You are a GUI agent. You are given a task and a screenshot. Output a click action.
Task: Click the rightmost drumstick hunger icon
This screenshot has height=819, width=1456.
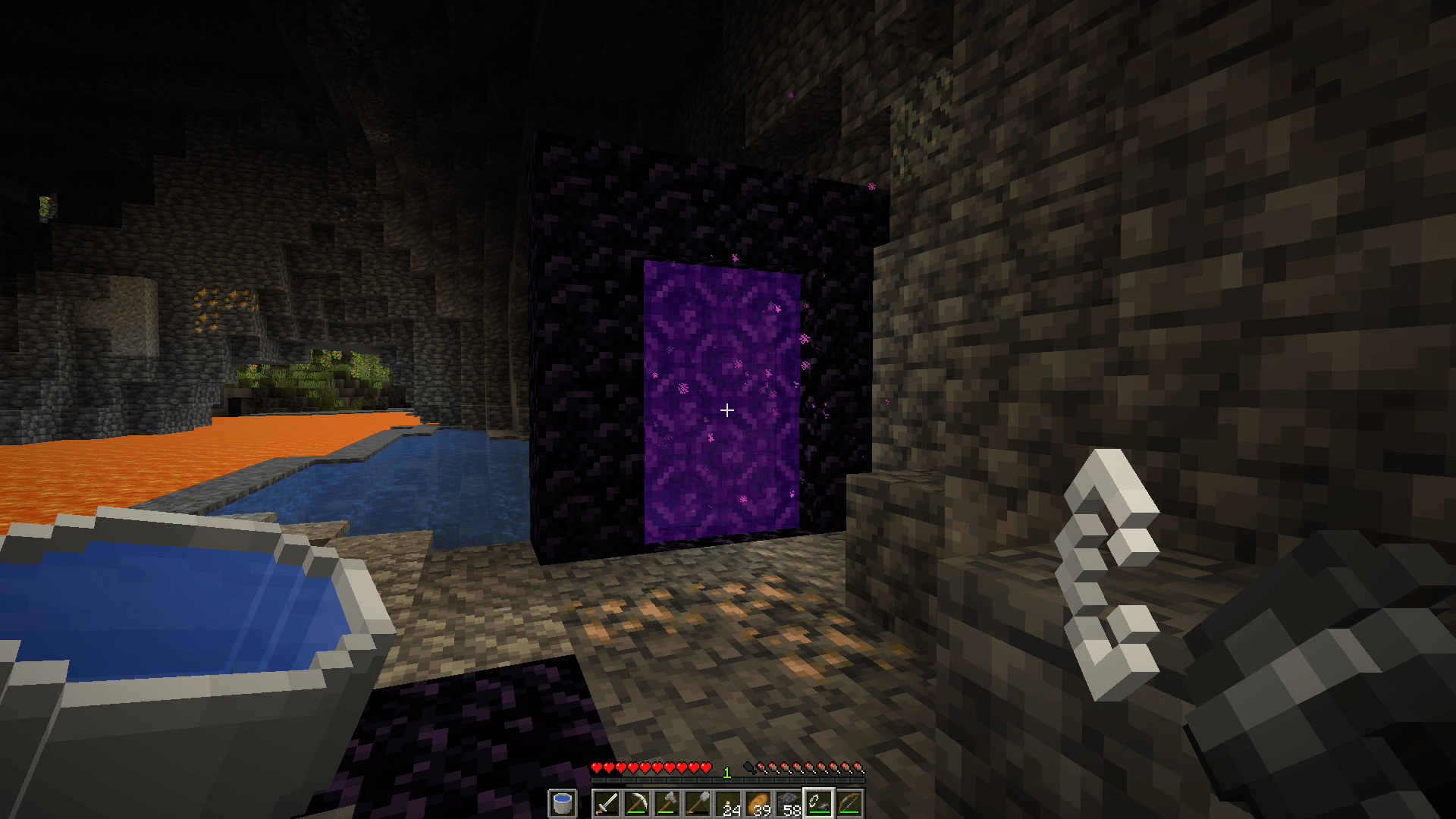(858, 767)
